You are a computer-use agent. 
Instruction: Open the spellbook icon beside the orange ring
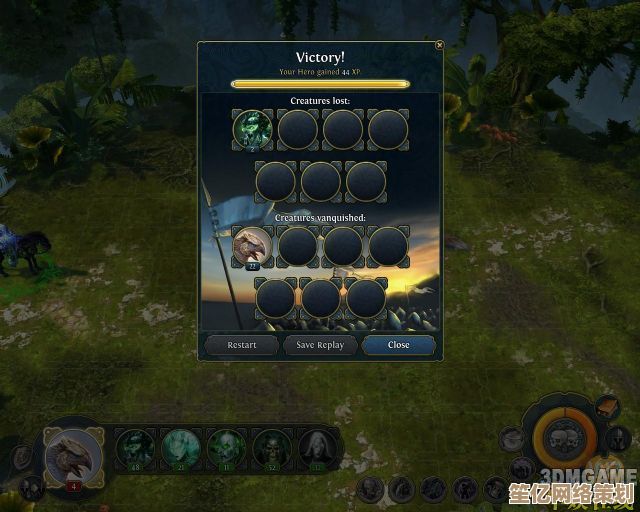click(607, 407)
